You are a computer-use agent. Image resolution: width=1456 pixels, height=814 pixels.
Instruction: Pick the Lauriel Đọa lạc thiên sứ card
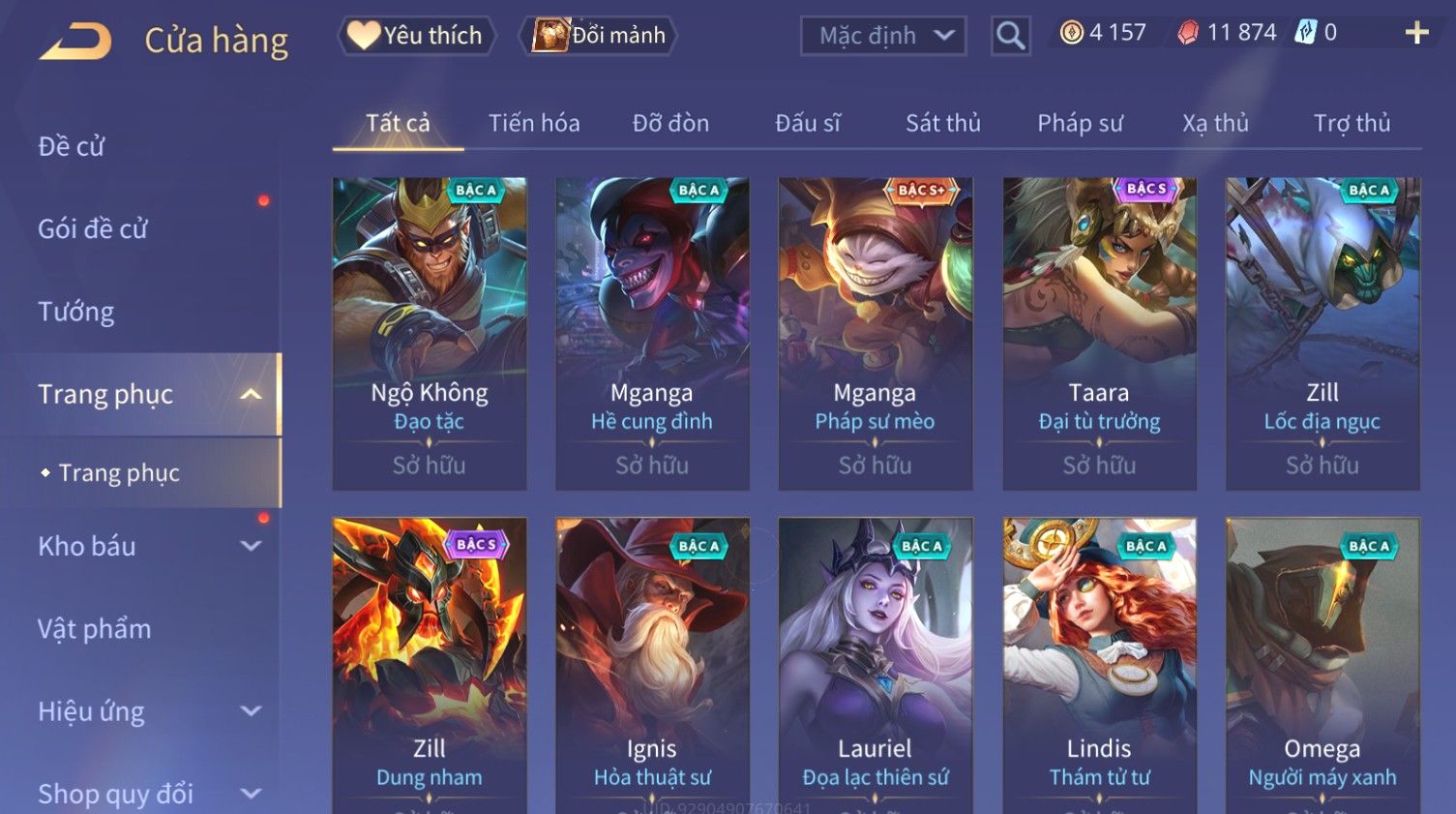(x=875, y=666)
